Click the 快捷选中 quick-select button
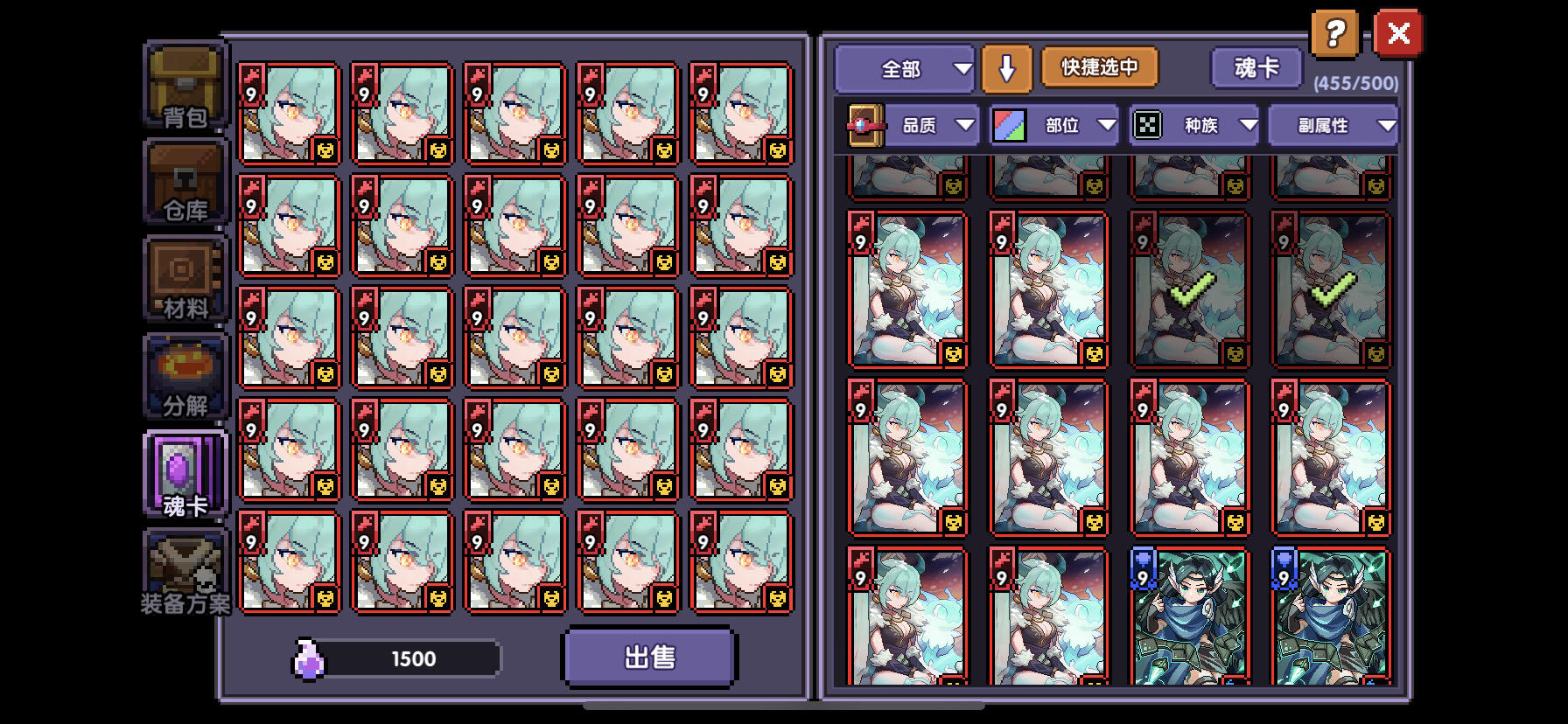Image resolution: width=1568 pixels, height=724 pixels. (1098, 67)
